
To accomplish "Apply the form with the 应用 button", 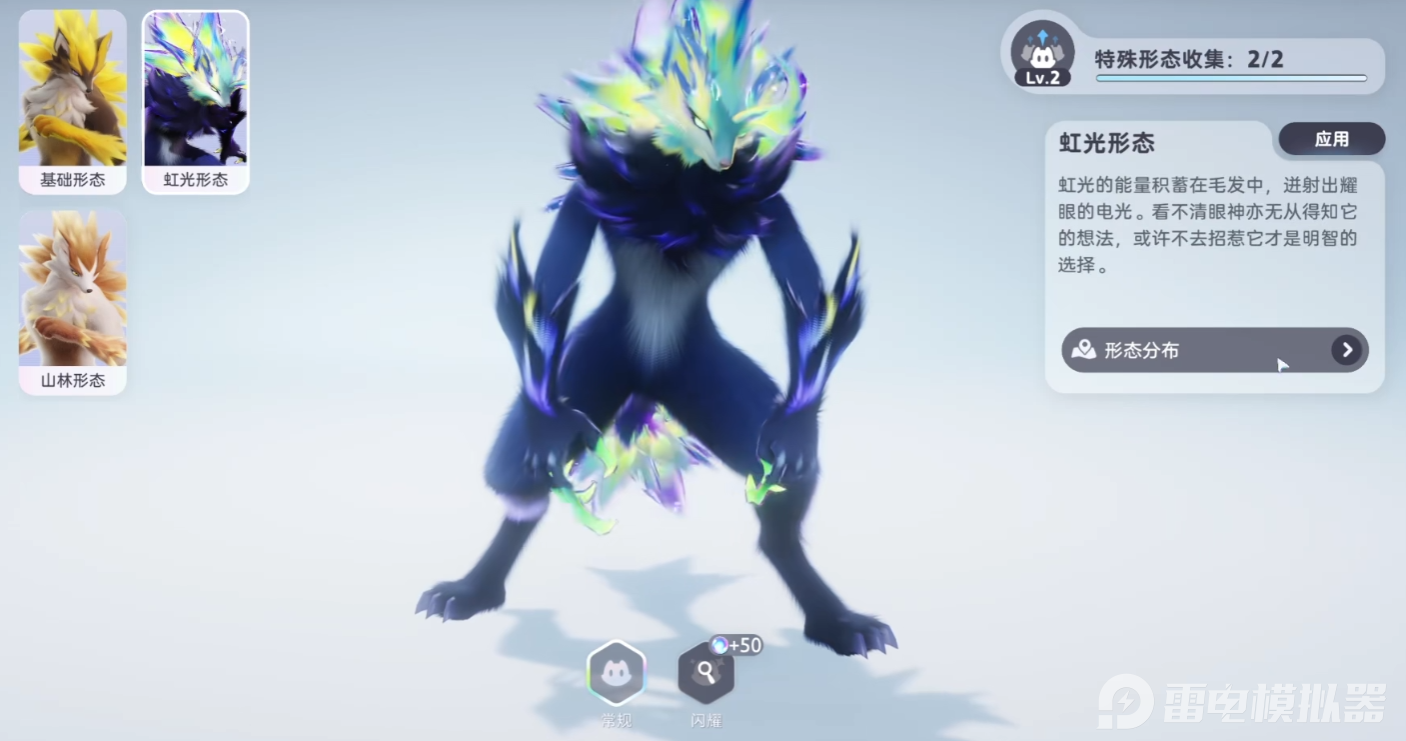I will click(1331, 140).
